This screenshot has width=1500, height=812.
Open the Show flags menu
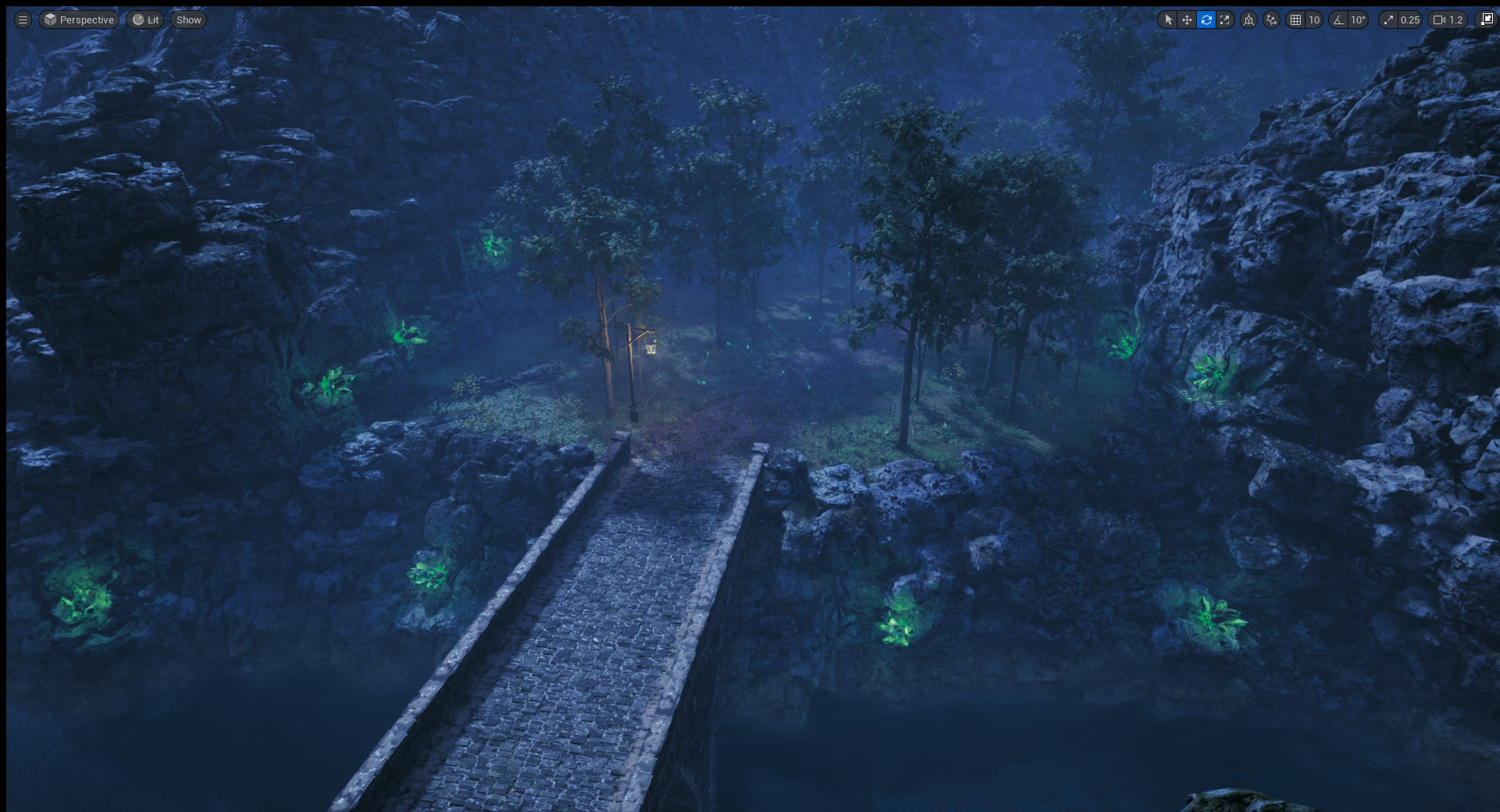pyautogui.click(x=188, y=20)
